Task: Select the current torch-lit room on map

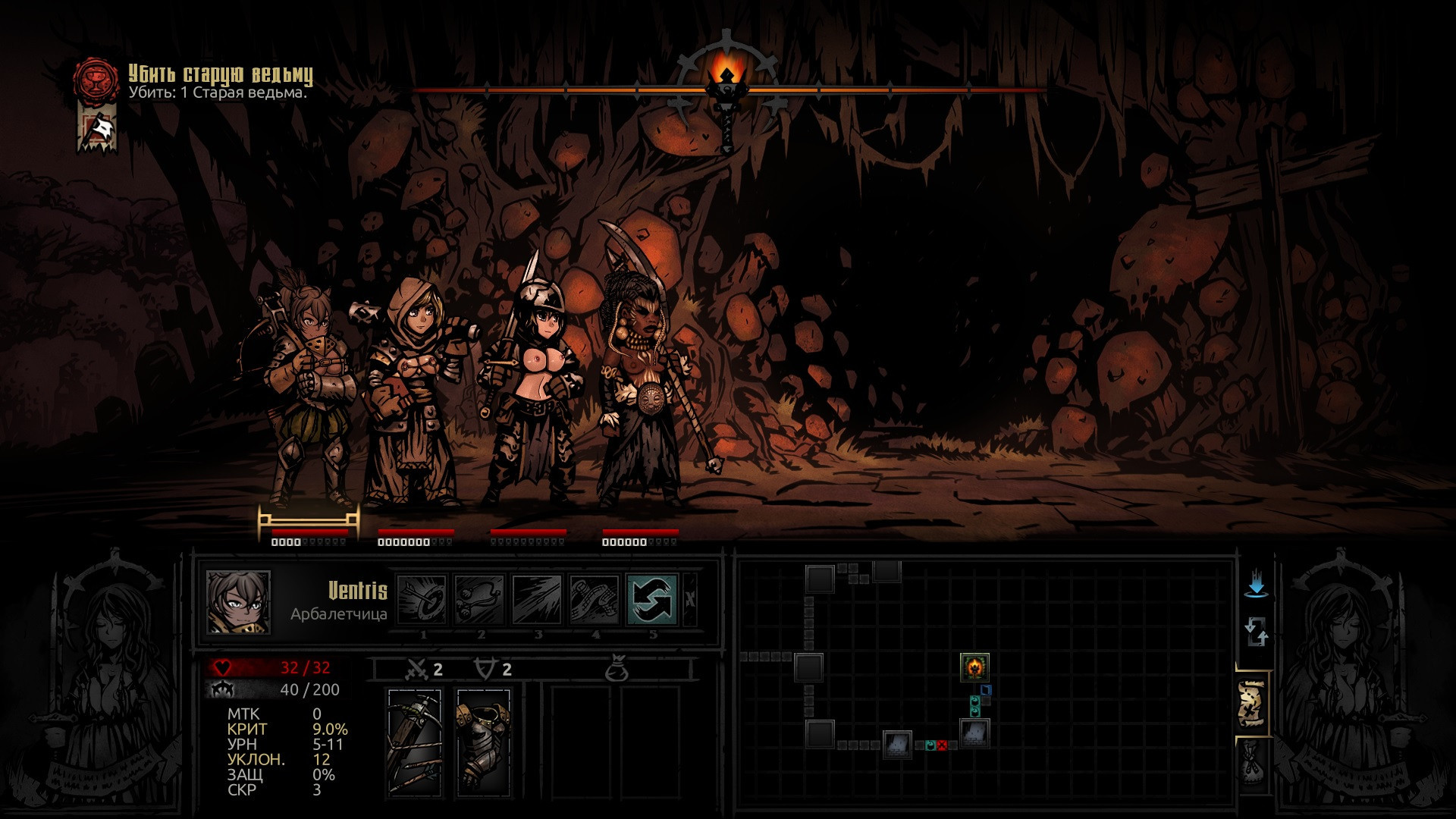Action: (974, 667)
